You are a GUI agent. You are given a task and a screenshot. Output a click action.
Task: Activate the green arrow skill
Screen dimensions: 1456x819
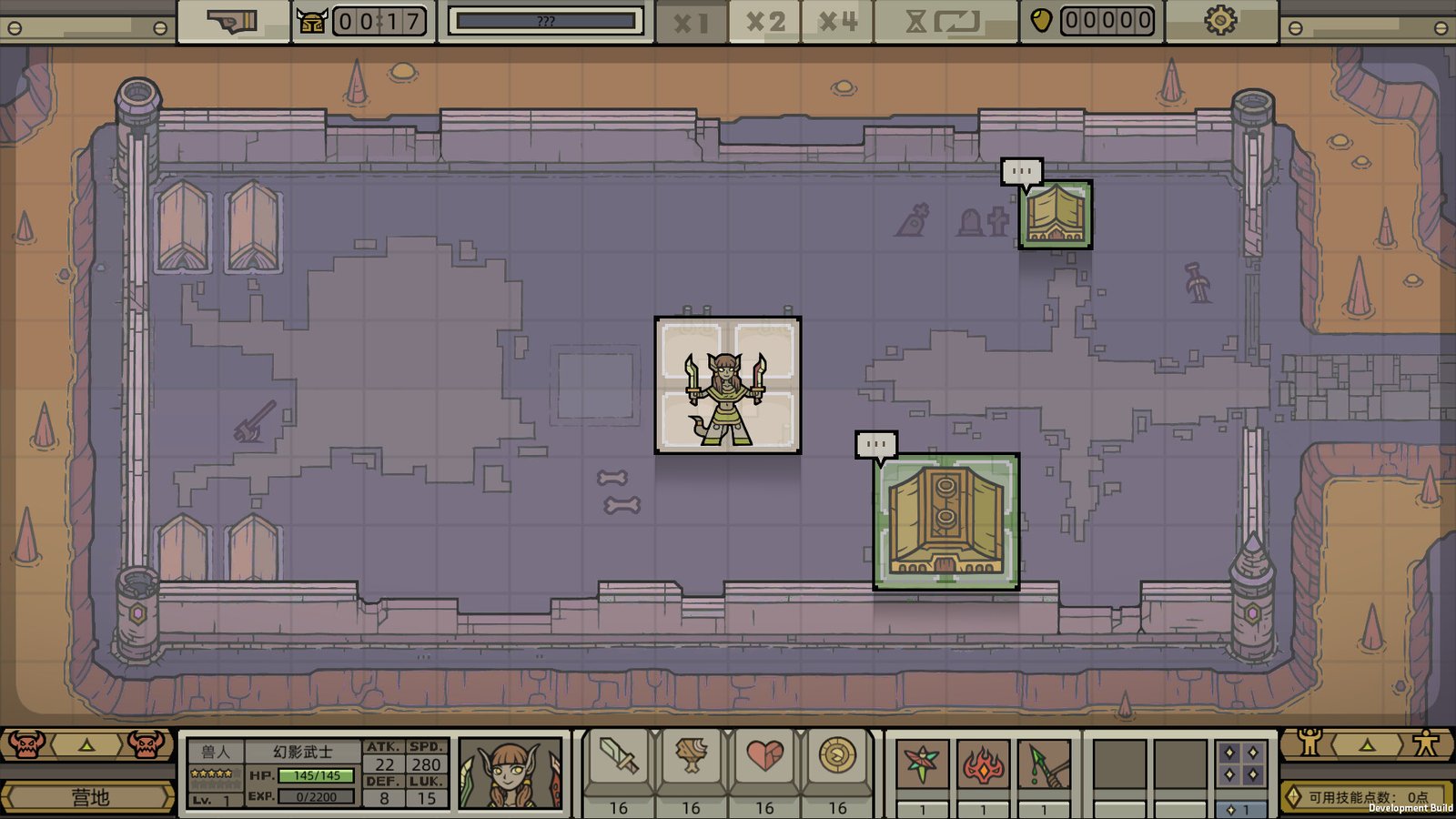click(x=1046, y=763)
